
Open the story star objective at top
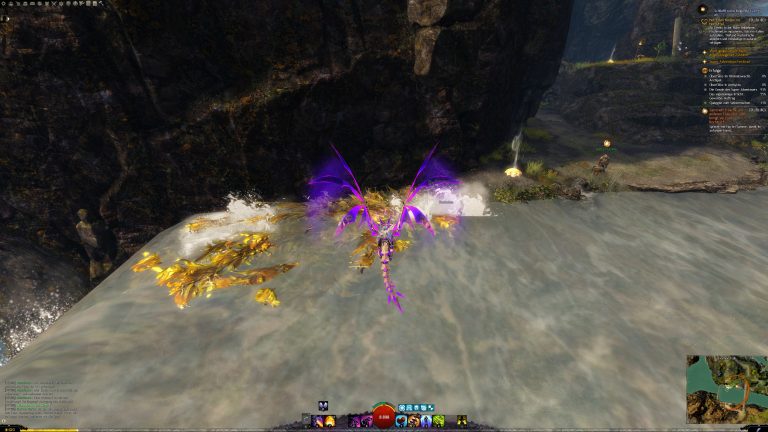[x=702, y=9]
